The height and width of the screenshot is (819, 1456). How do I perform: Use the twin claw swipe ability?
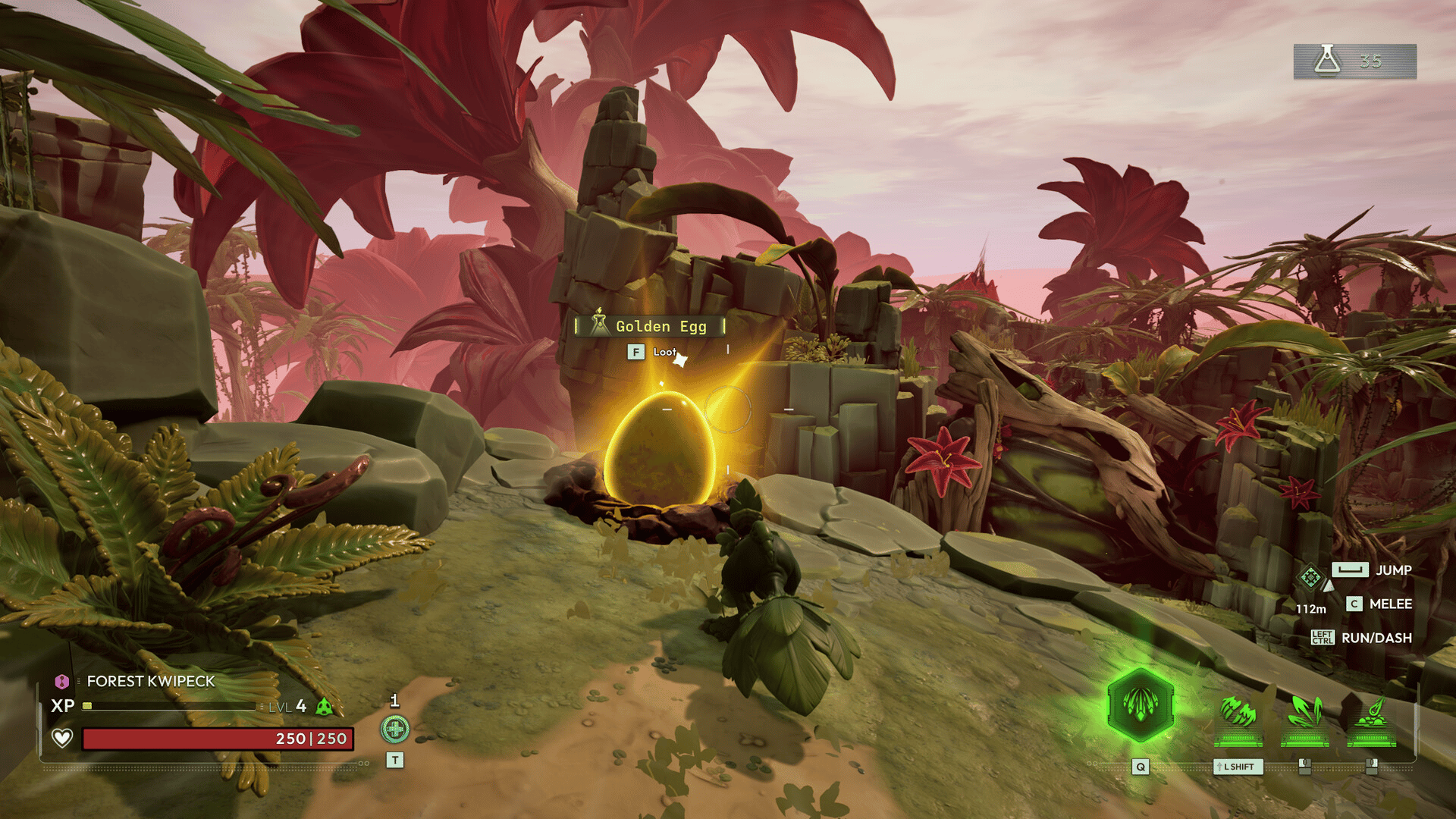1238,714
